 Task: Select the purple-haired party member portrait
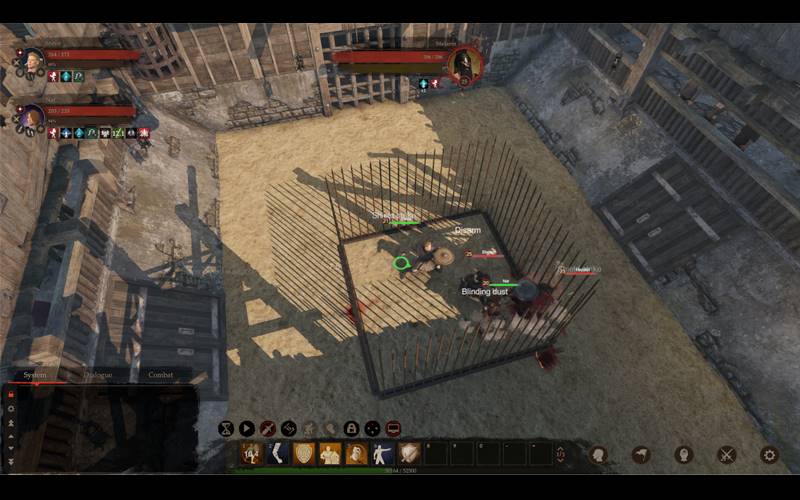(31, 116)
